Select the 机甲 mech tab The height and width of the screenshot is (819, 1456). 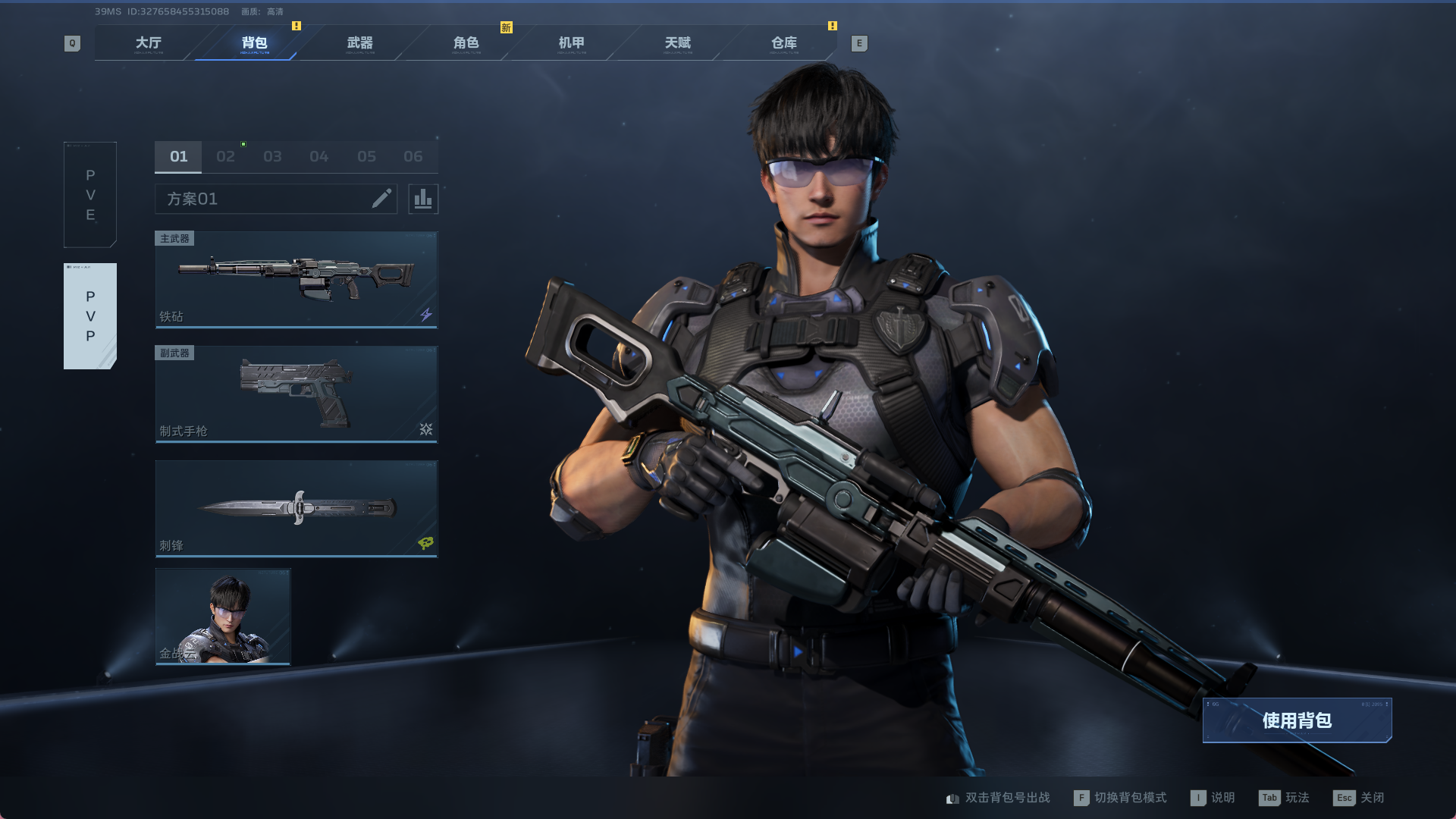[571, 43]
